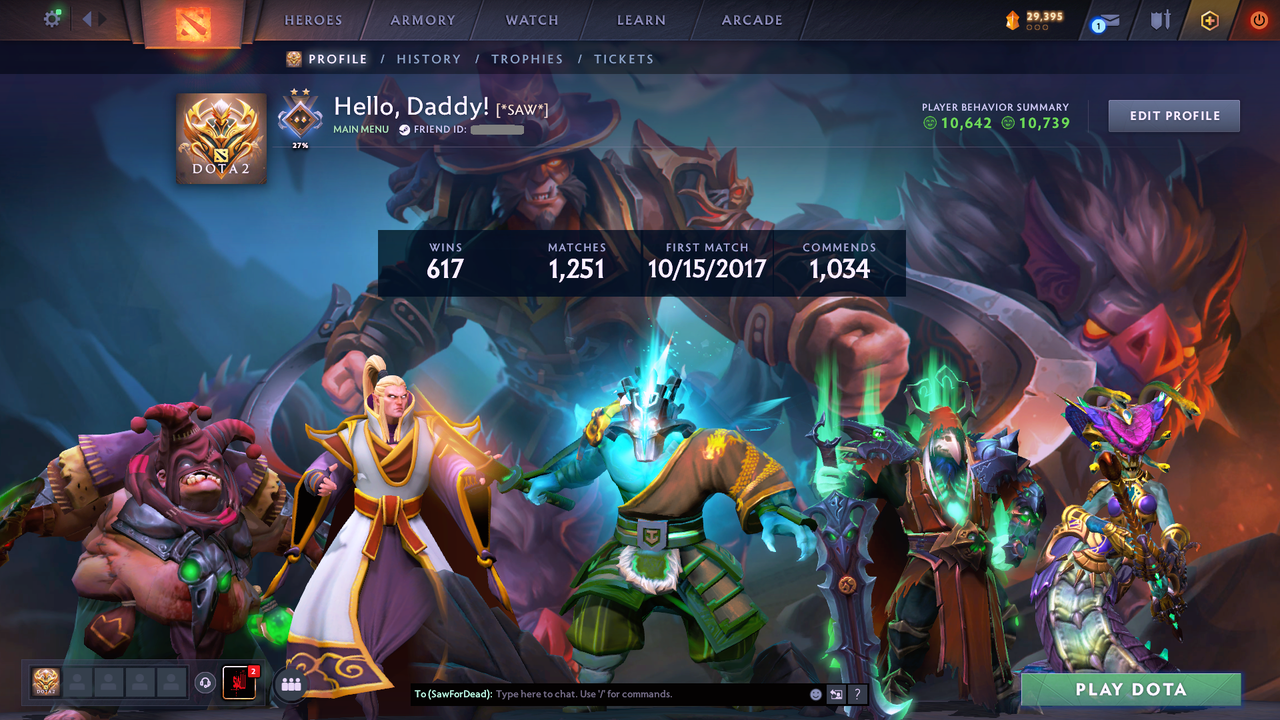Click the EDIT PROFILE button
Image resolution: width=1280 pixels, height=720 pixels.
pyautogui.click(x=1173, y=115)
